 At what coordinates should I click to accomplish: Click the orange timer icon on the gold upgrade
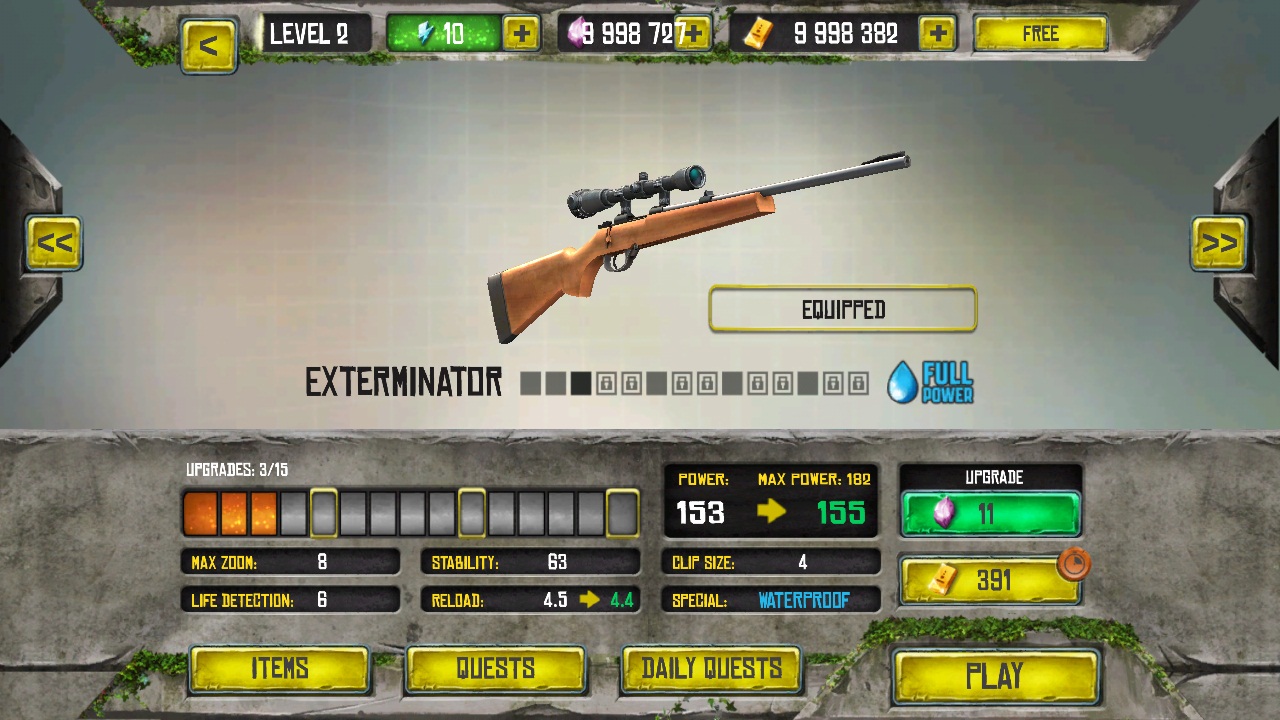click(1073, 565)
